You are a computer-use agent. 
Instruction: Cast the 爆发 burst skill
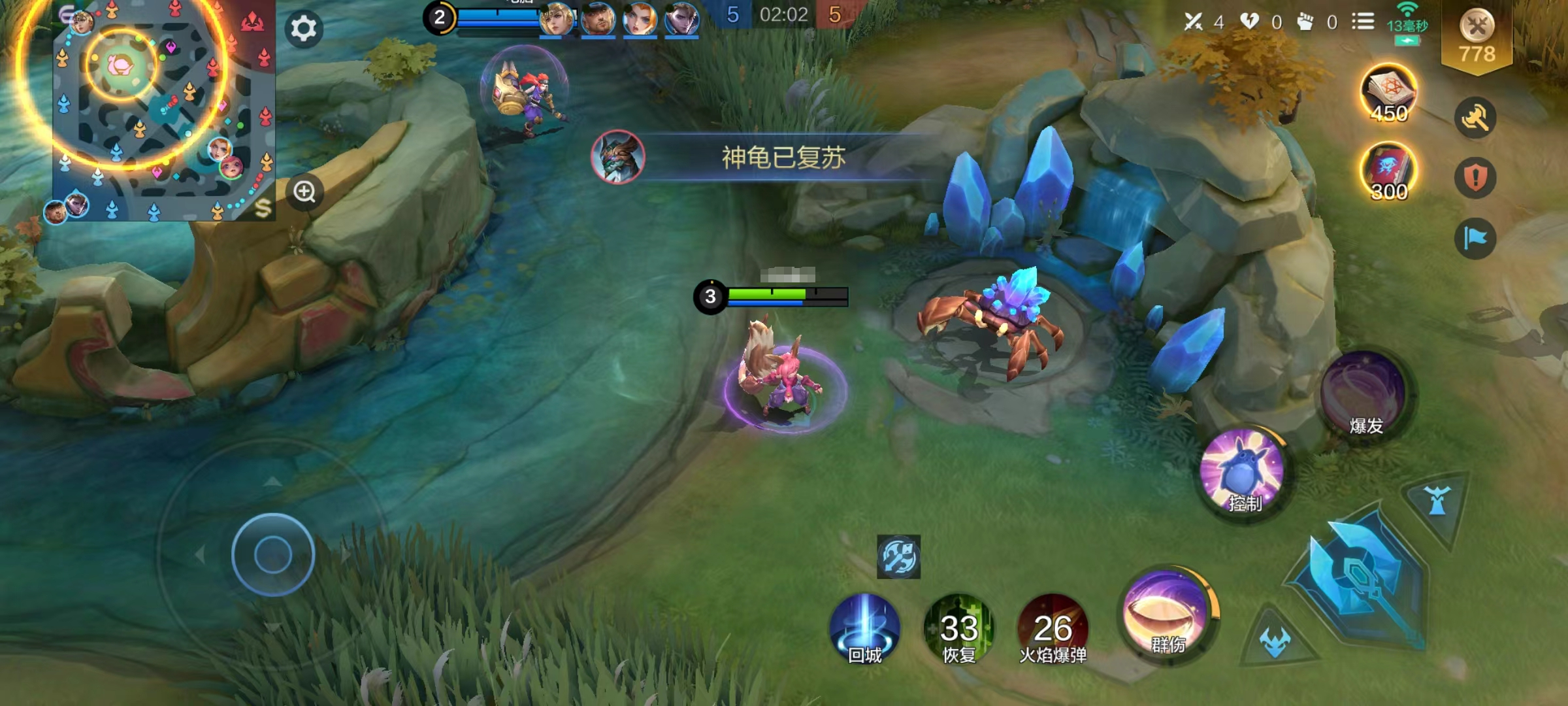coord(1364,395)
